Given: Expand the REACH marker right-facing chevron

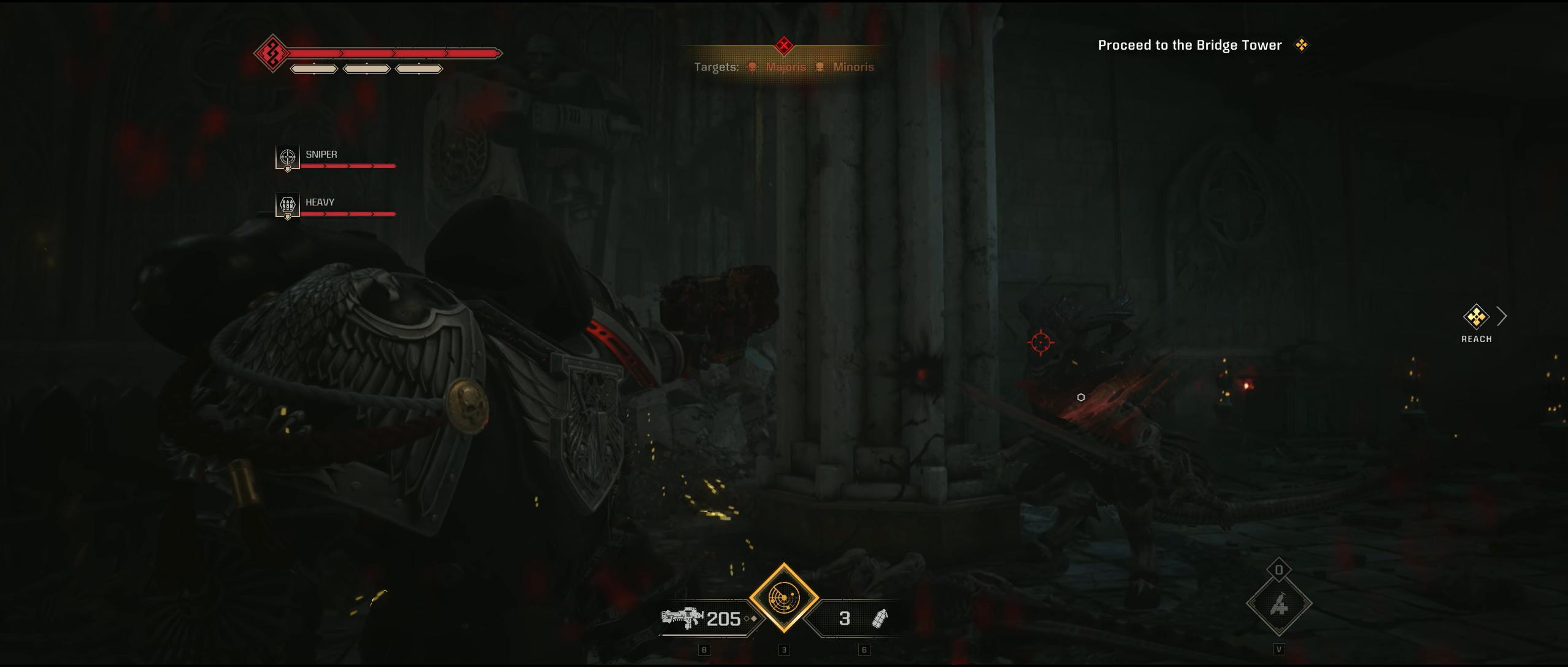Looking at the screenshot, I should pos(1501,316).
